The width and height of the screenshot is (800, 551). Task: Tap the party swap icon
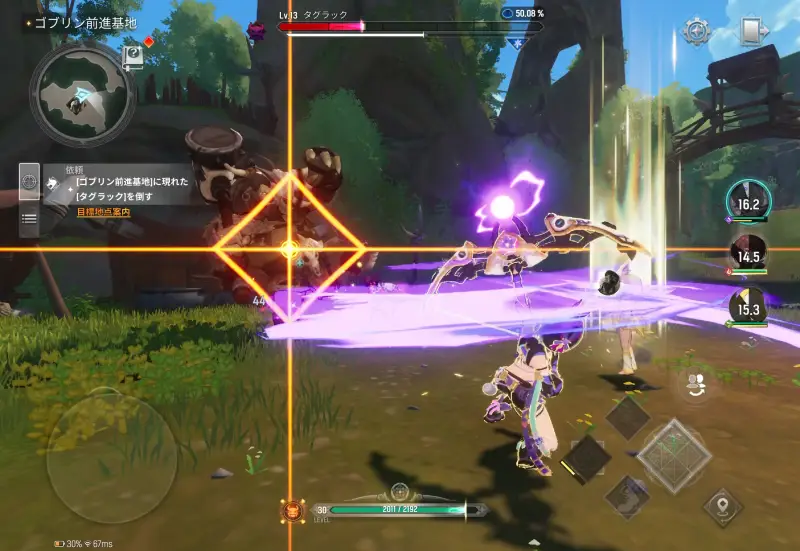point(693,383)
